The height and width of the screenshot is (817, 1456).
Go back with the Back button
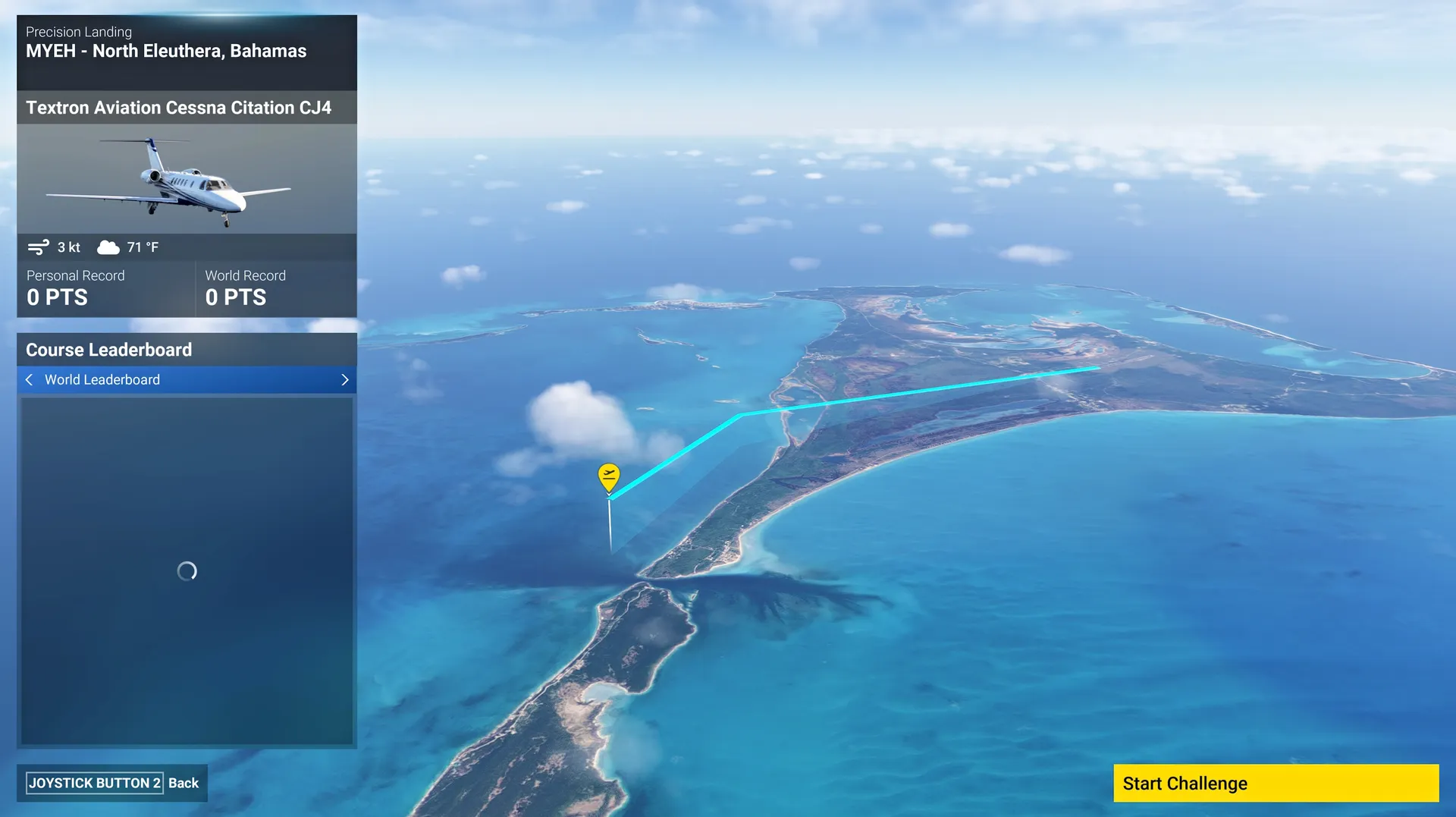(112, 783)
